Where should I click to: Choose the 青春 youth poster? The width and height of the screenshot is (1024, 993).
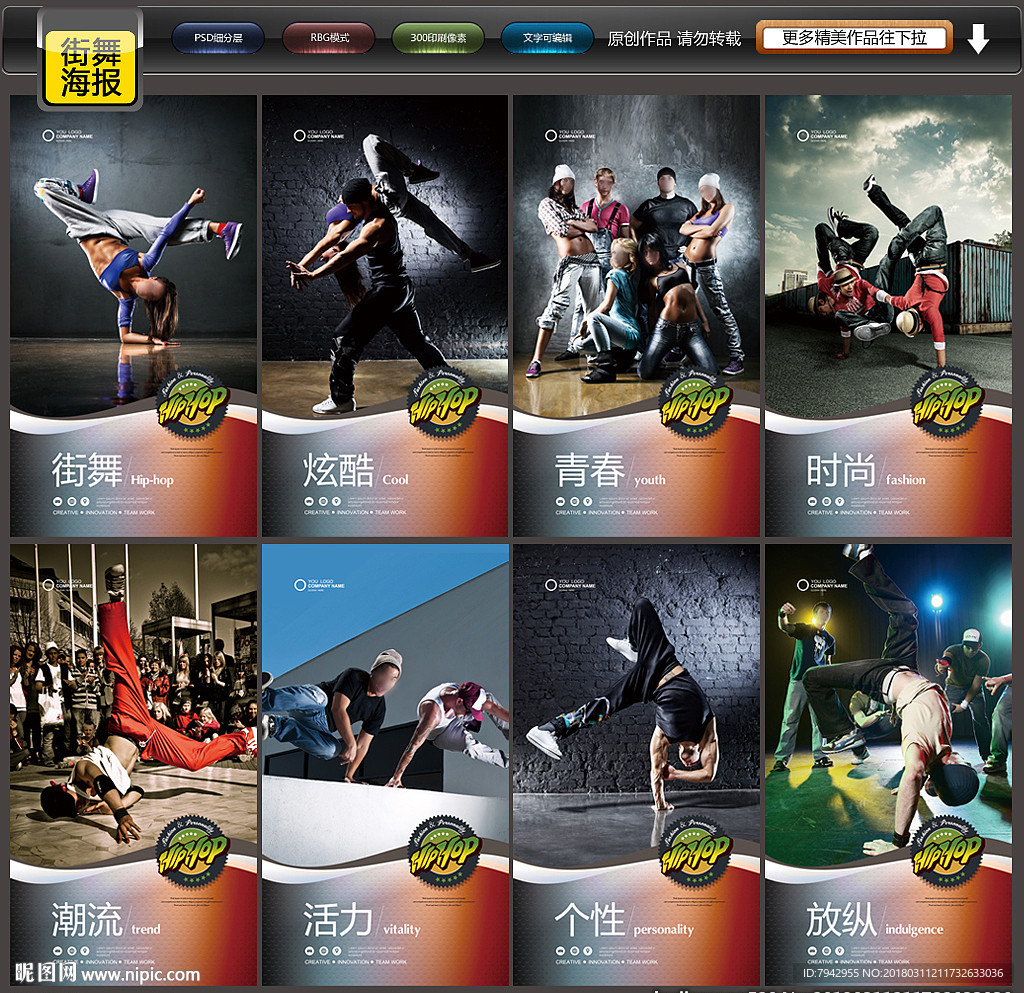(636, 316)
